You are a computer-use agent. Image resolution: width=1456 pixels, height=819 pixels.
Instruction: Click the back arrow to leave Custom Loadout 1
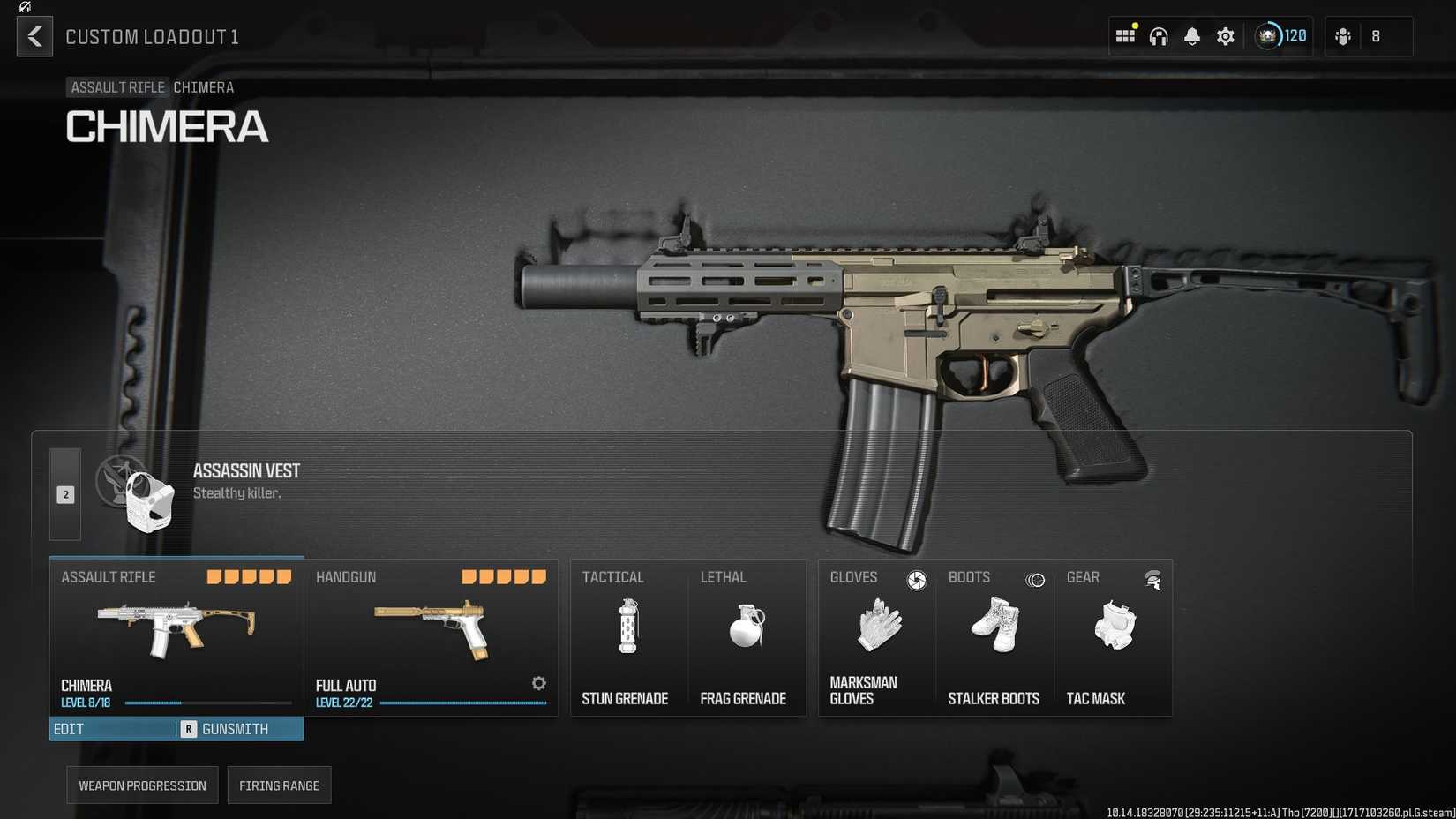pyautogui.click(x=34, y=36)
